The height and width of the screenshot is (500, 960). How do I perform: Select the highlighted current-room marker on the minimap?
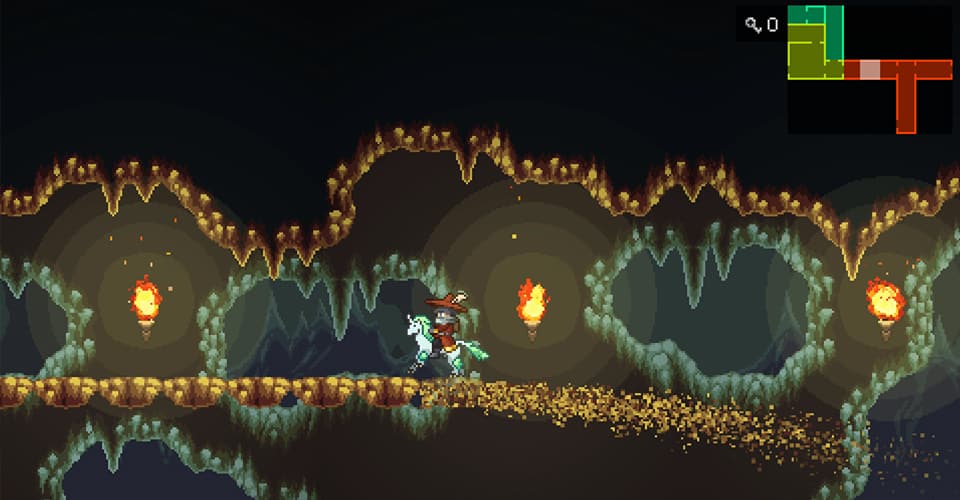point(870,69)
